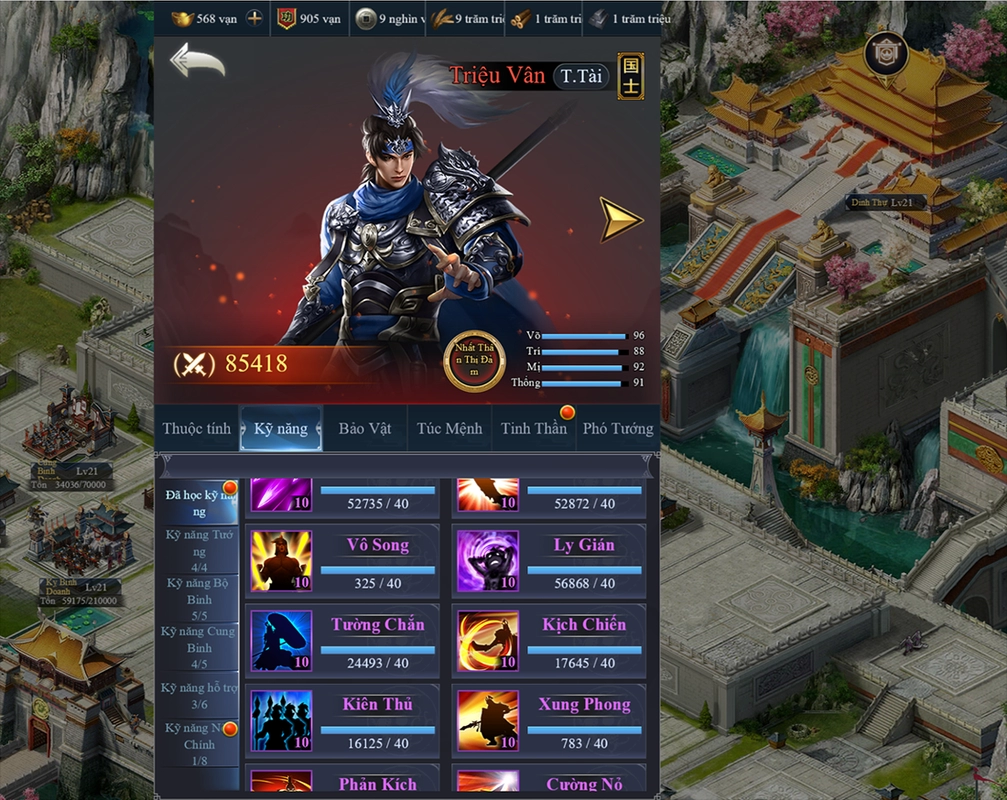Go back with the white arrow
The height and width of the screenshot is (800, 1007).
click(197, 61)
